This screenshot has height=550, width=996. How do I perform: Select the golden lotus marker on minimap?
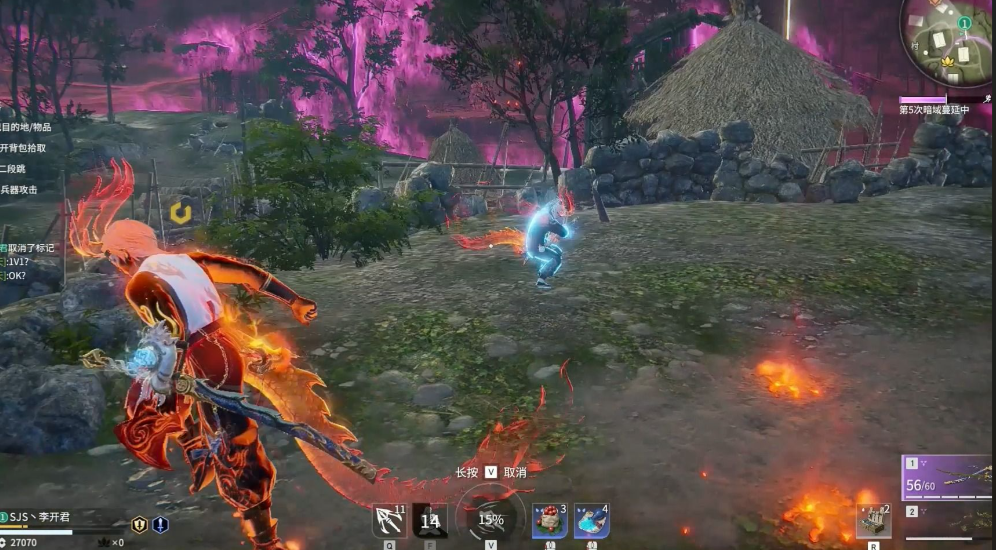[946, 61]
